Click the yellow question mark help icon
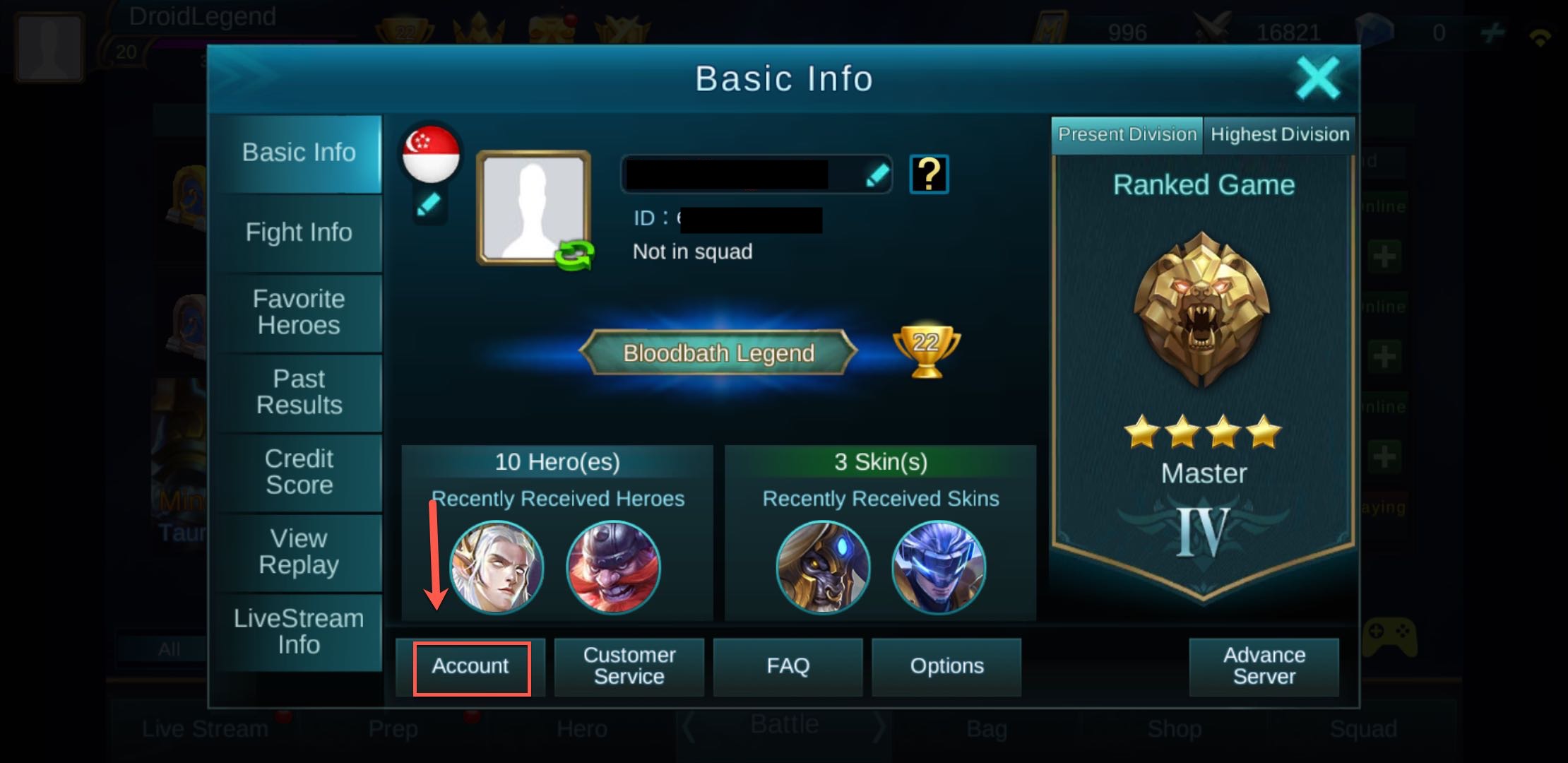This screenshot has height=763, width=1568. point(929,174)
